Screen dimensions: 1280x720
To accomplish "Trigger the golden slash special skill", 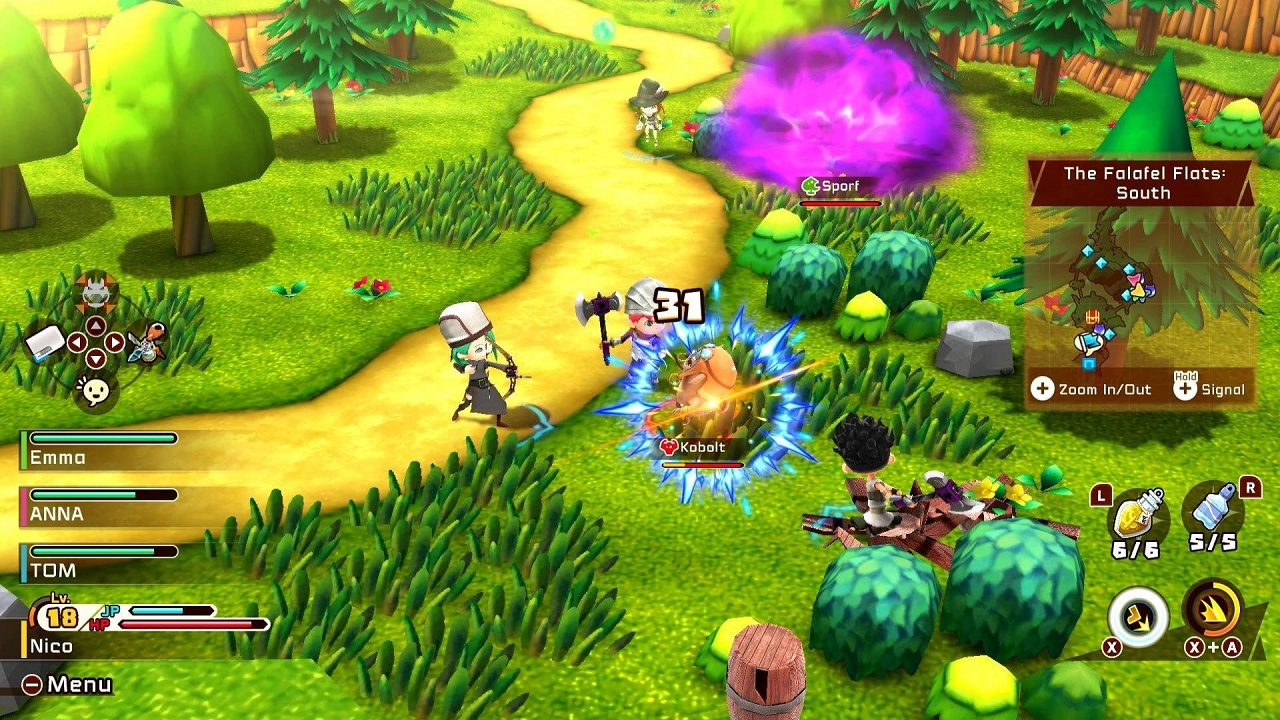I will coord(1213,608).
